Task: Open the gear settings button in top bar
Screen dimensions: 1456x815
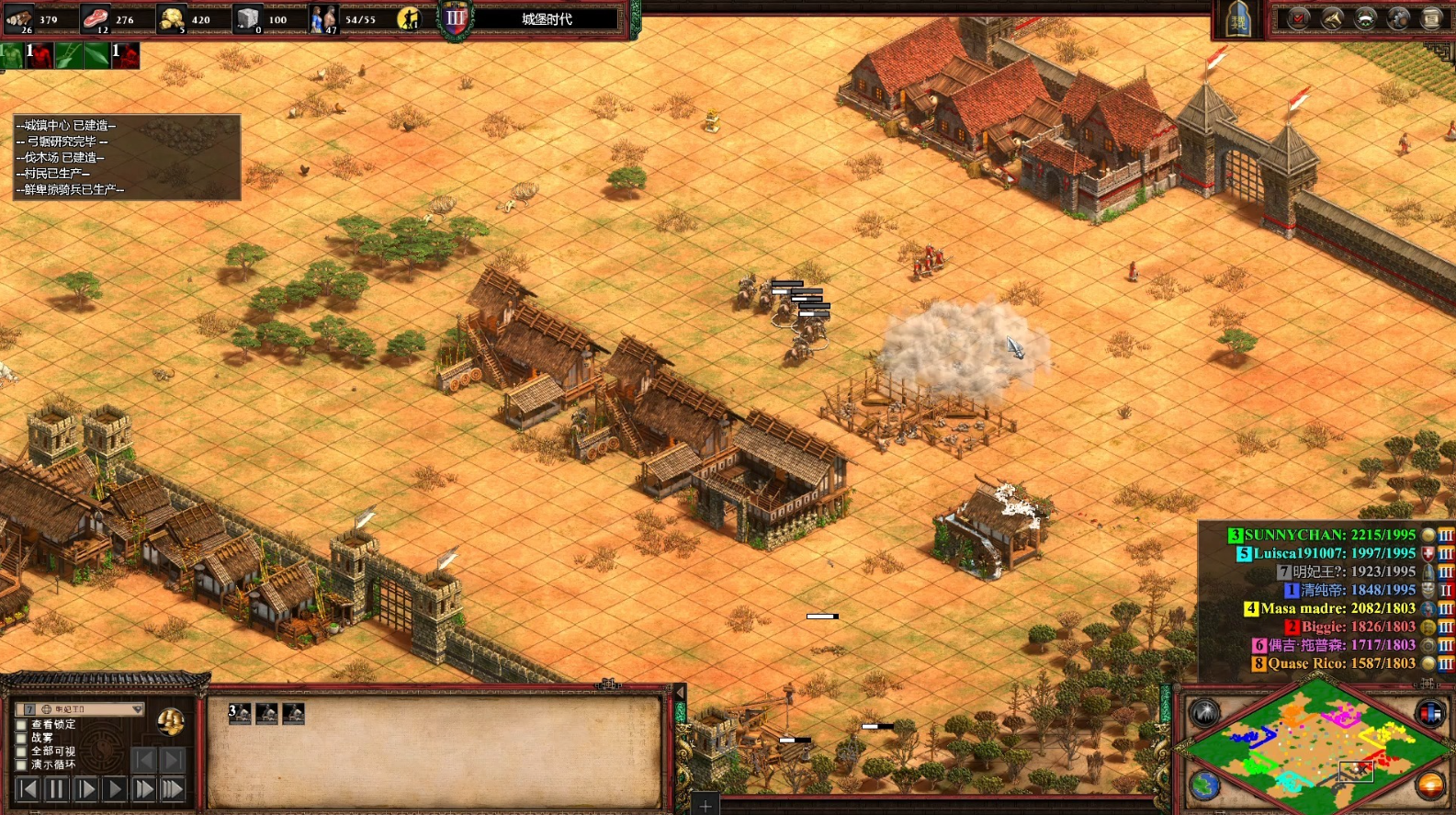Action: click(1398, 18)
